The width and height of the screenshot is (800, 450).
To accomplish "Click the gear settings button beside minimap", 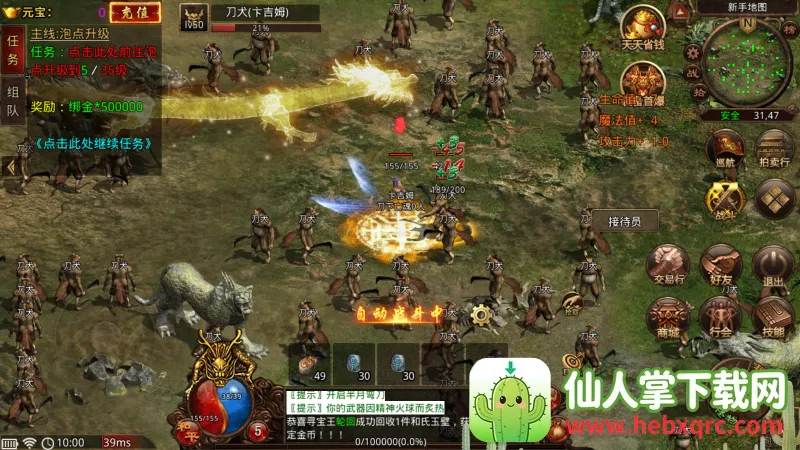I will tap(692, 50).
